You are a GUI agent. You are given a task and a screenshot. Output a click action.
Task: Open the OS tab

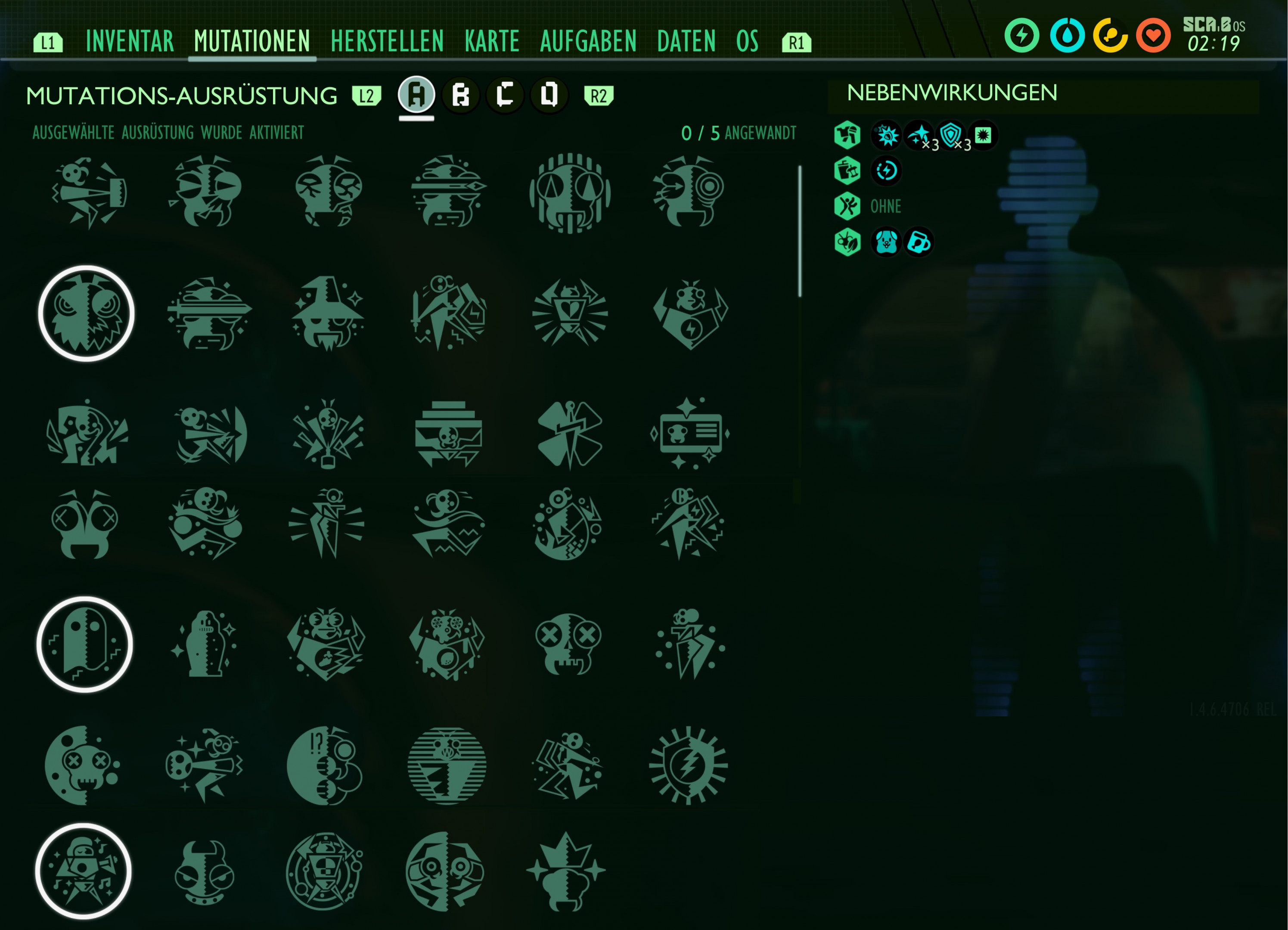(747, 41)
